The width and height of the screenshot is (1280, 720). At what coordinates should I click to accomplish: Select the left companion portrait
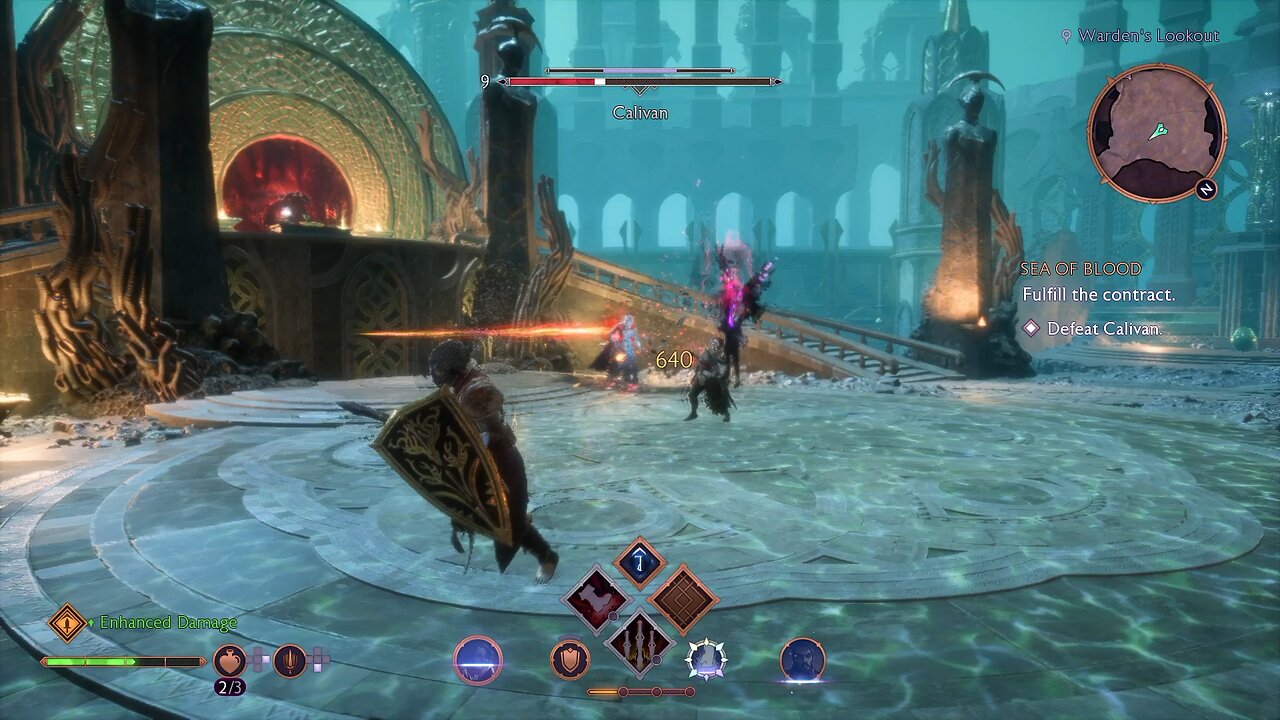coord(478,660)
